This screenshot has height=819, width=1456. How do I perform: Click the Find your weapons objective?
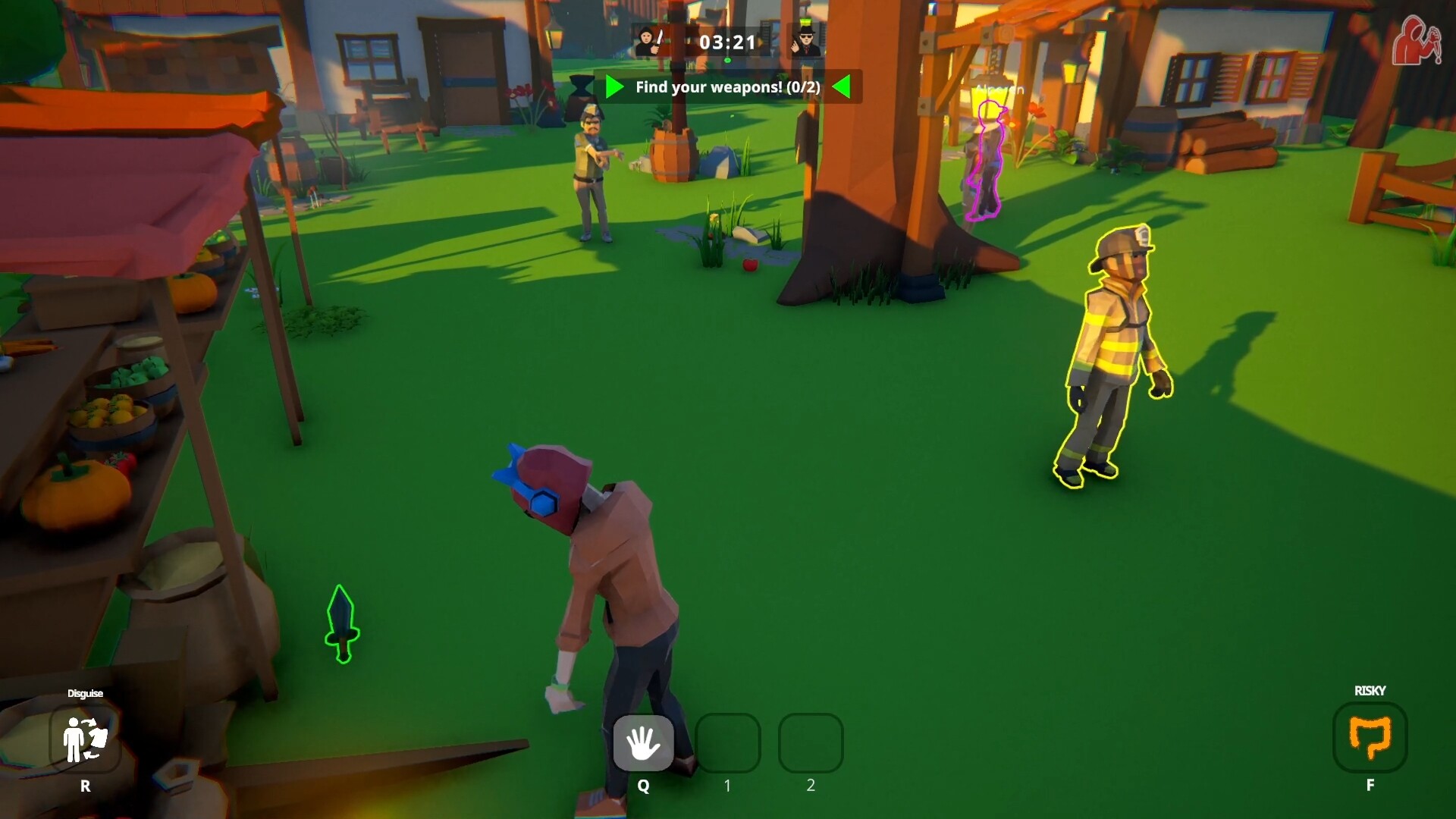tap(727, 87)
